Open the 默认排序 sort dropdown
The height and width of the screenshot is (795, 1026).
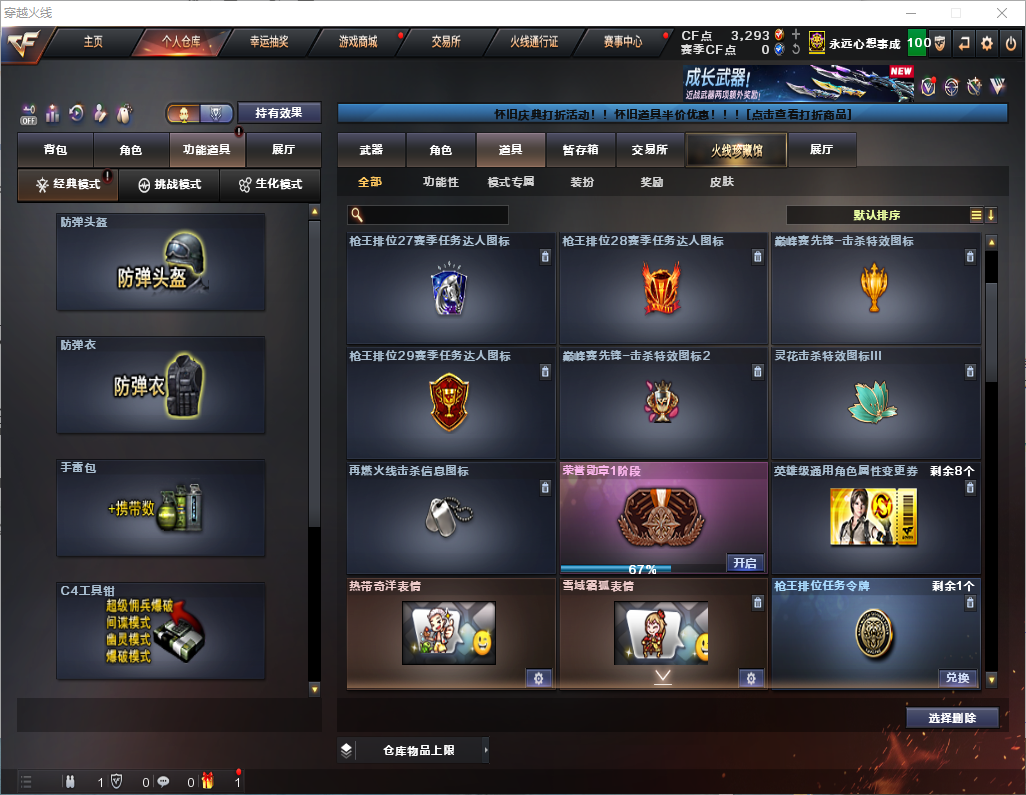876,215
